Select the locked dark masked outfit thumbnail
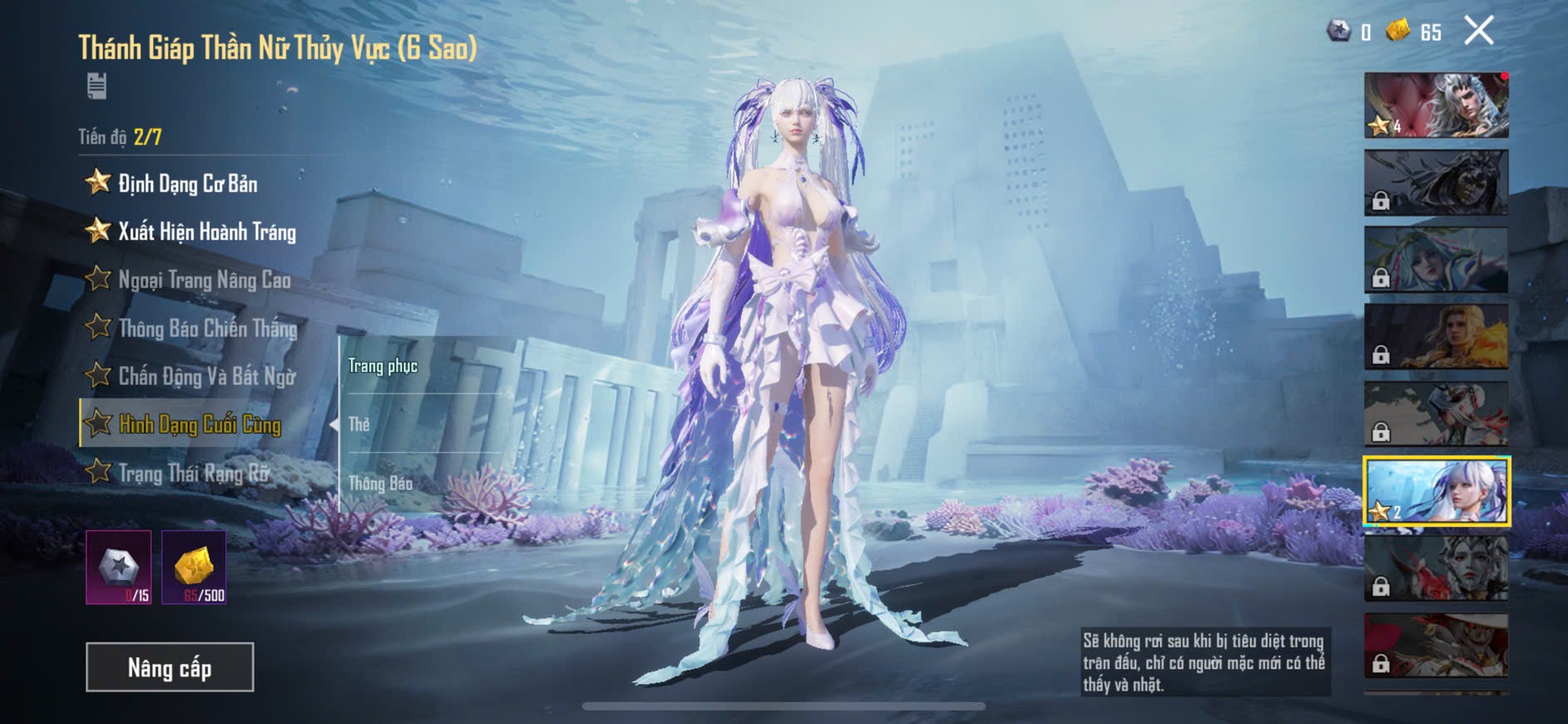 [1436, 183]
